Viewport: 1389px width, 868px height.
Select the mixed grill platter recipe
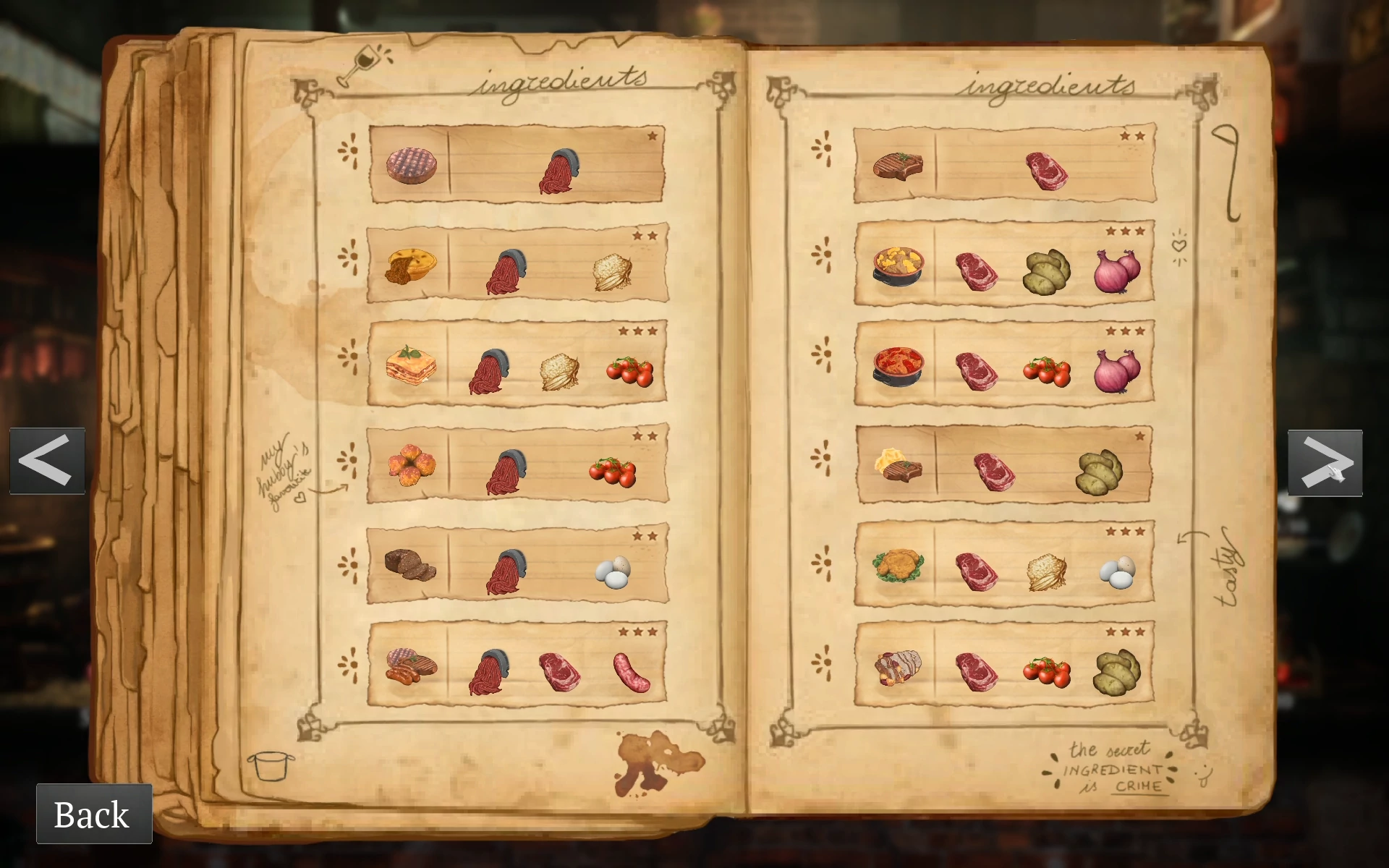click(x=411, y=666)
